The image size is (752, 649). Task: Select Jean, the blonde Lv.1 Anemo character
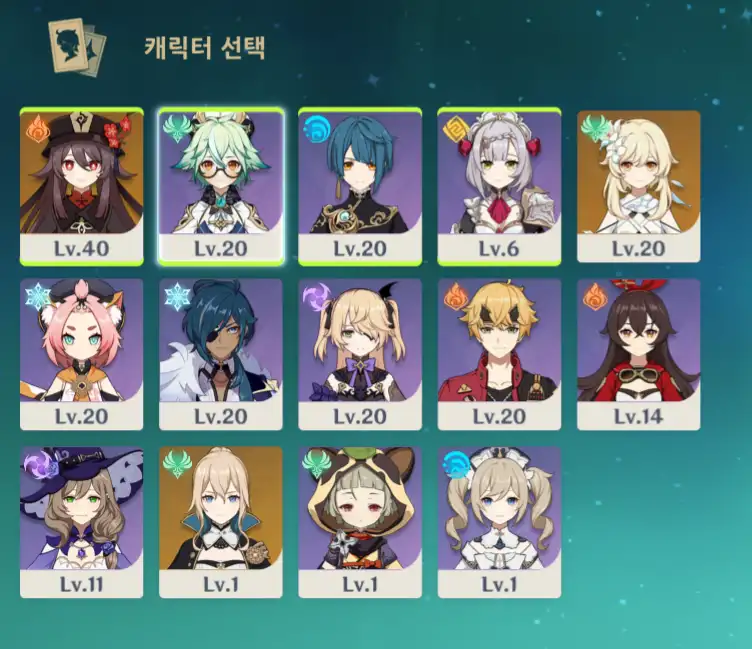pyautogui.click(x=221, y=521)
